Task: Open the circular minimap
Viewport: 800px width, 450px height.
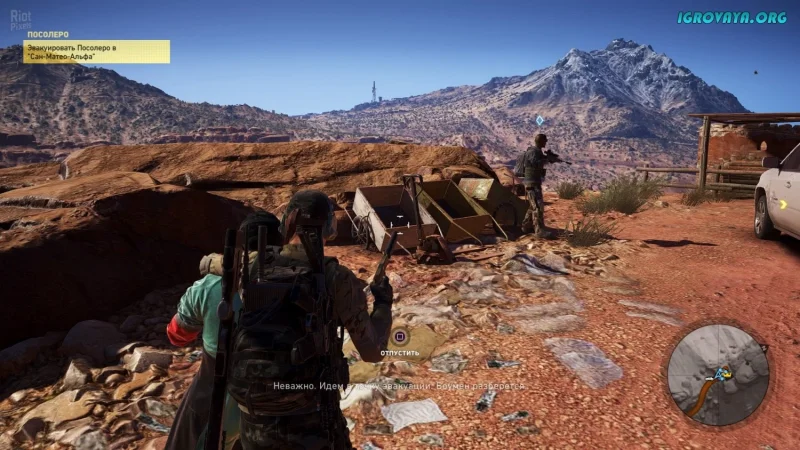Action: 717,374
